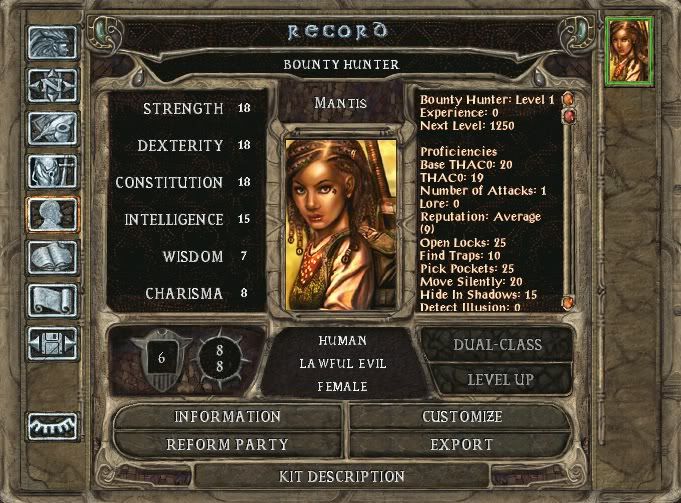
Task: Choose the Dual-Class button
Action: coord(496,345)
